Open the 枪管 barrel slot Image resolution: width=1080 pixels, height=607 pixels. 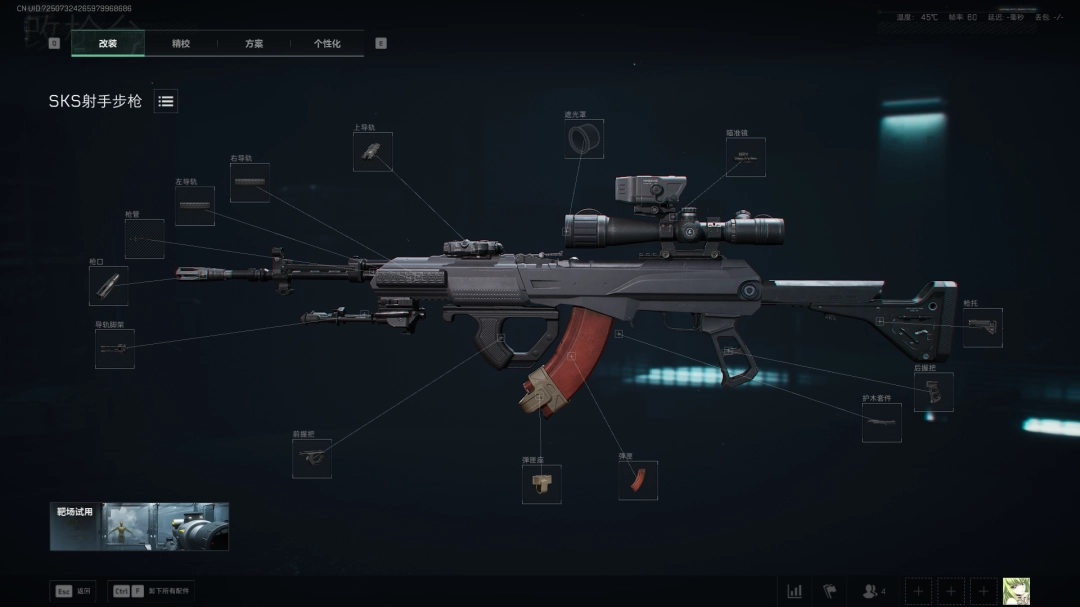144,239
